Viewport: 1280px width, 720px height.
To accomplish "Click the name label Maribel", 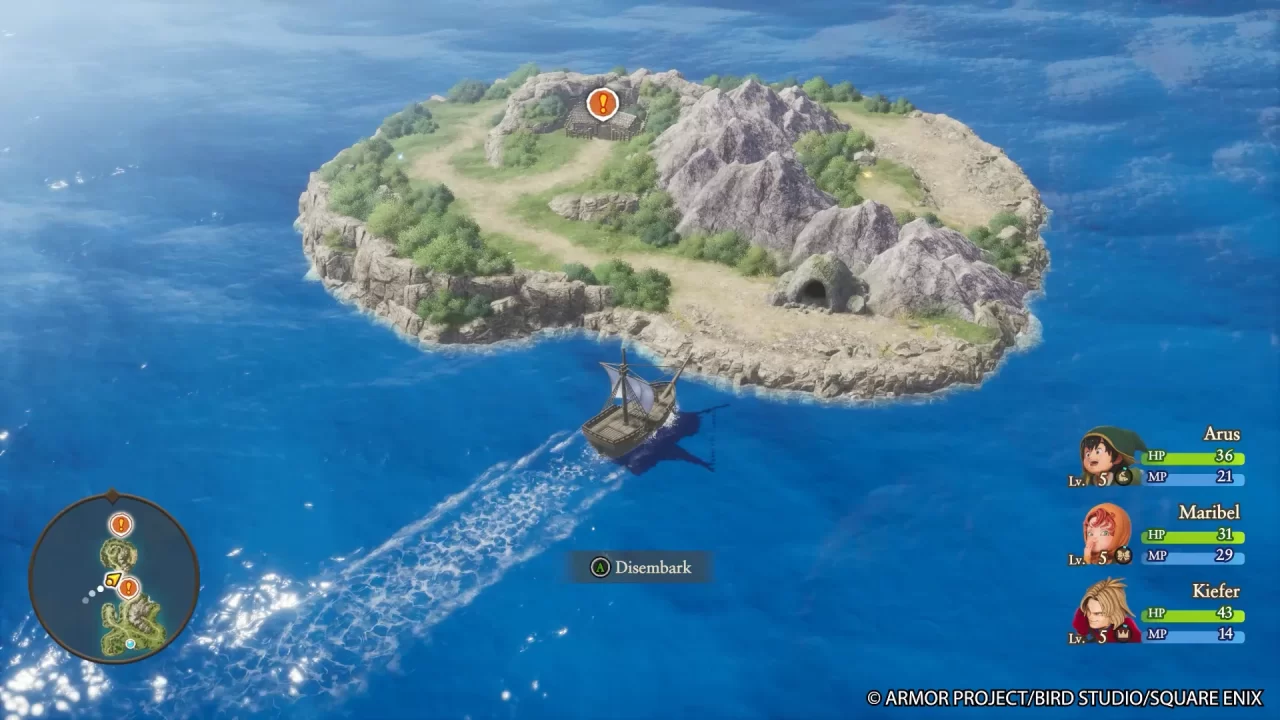I will click(x=1209, y=511).
